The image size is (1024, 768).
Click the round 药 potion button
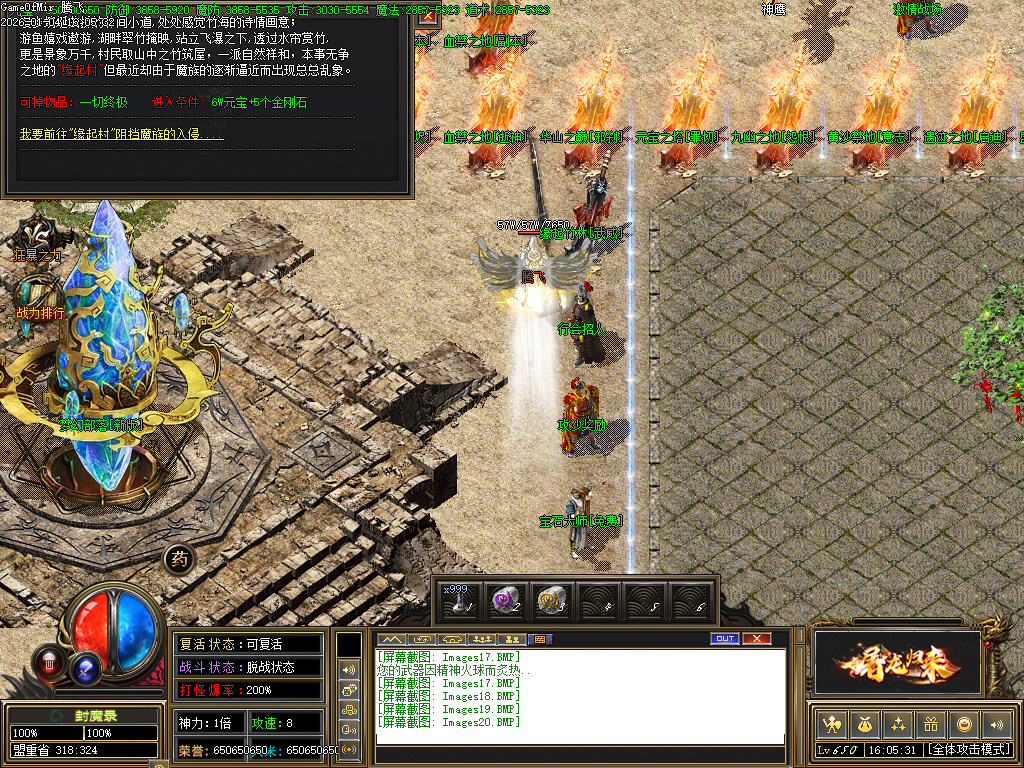pyautogui.click(x=178, y=559)
